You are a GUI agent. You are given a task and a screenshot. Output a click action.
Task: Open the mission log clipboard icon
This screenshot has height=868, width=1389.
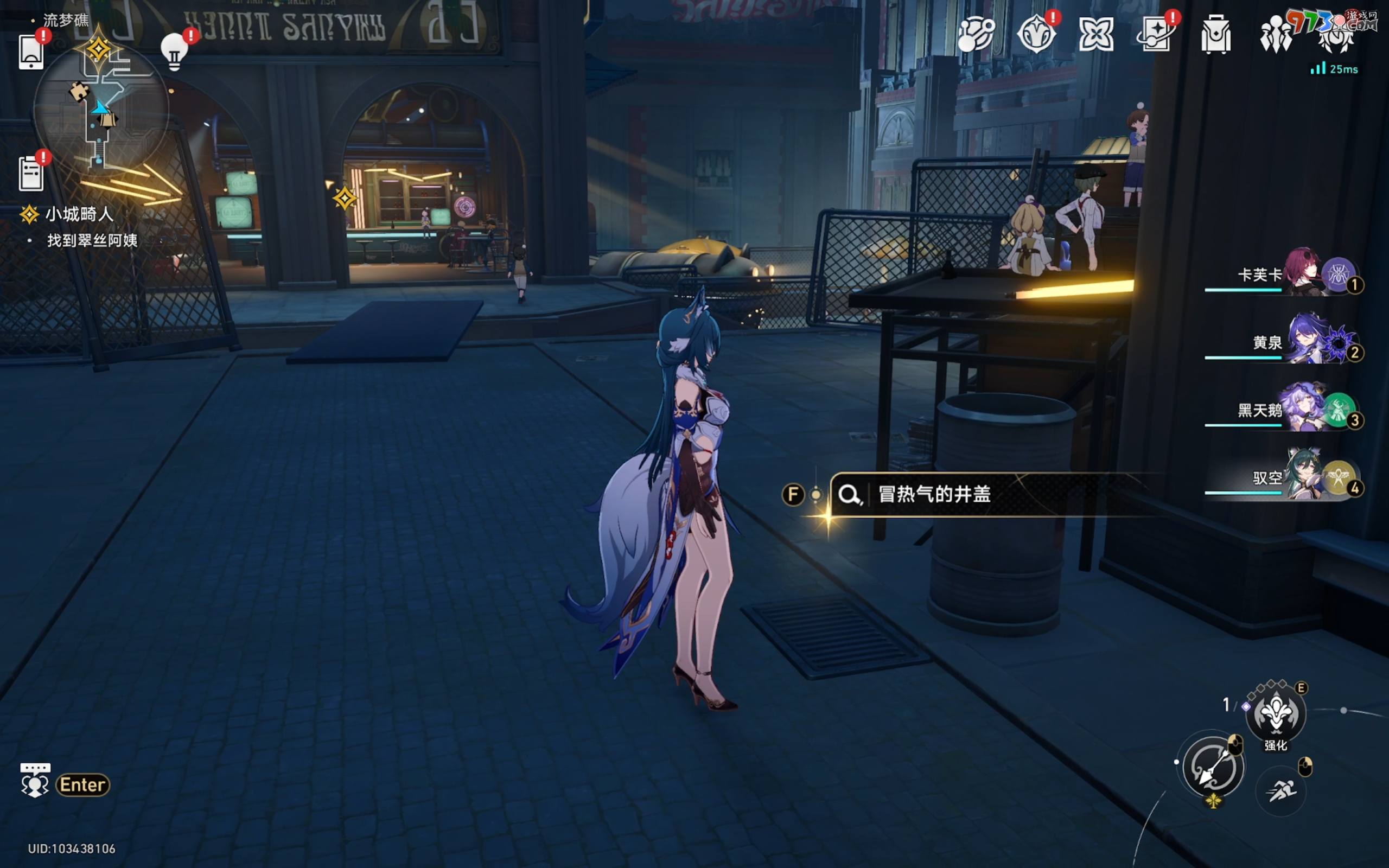point(31,173)
